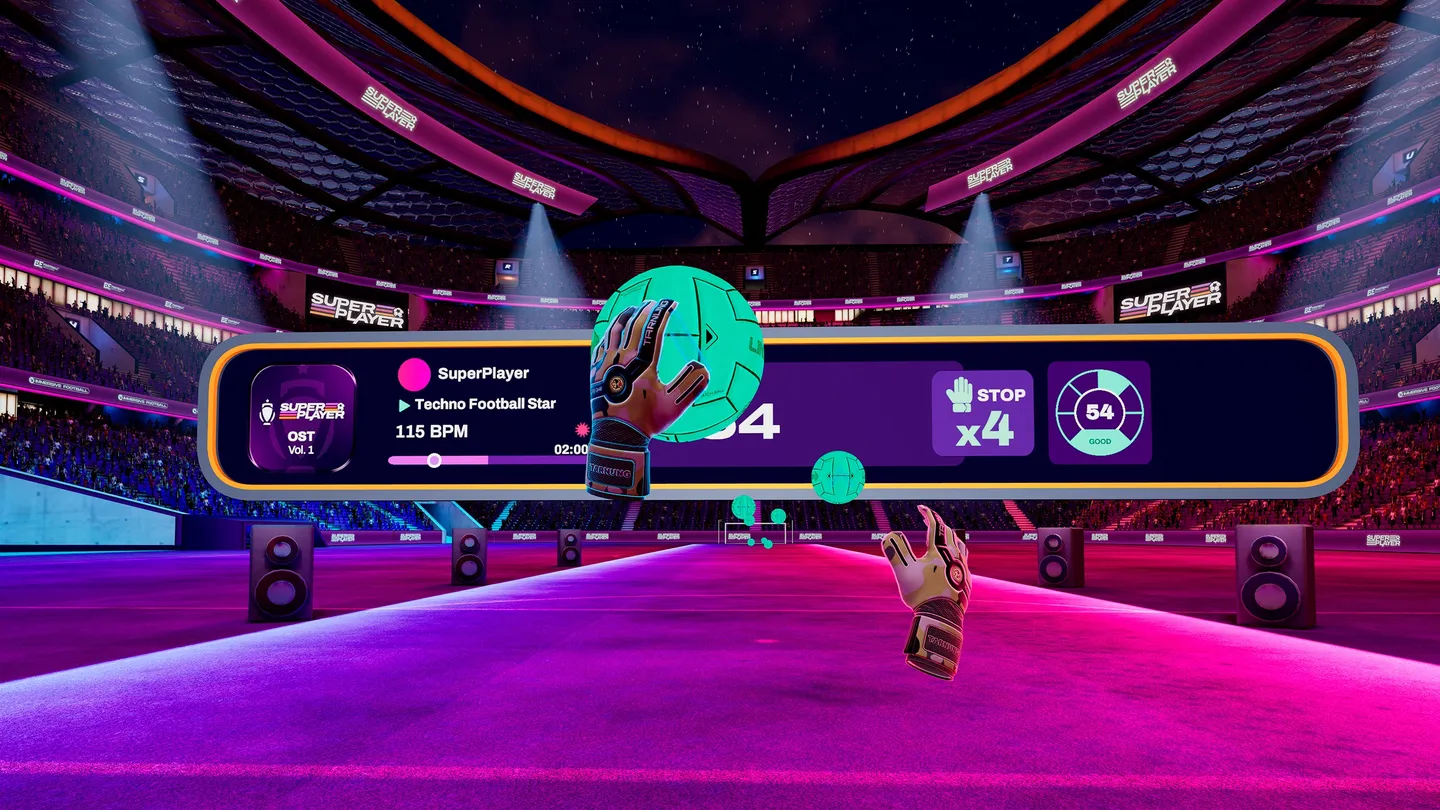Select the SuperPlayer OST Vol. 1 album cover
Image resolution: width=1440 pixels, height=810 pixels.
click(303, 417)
